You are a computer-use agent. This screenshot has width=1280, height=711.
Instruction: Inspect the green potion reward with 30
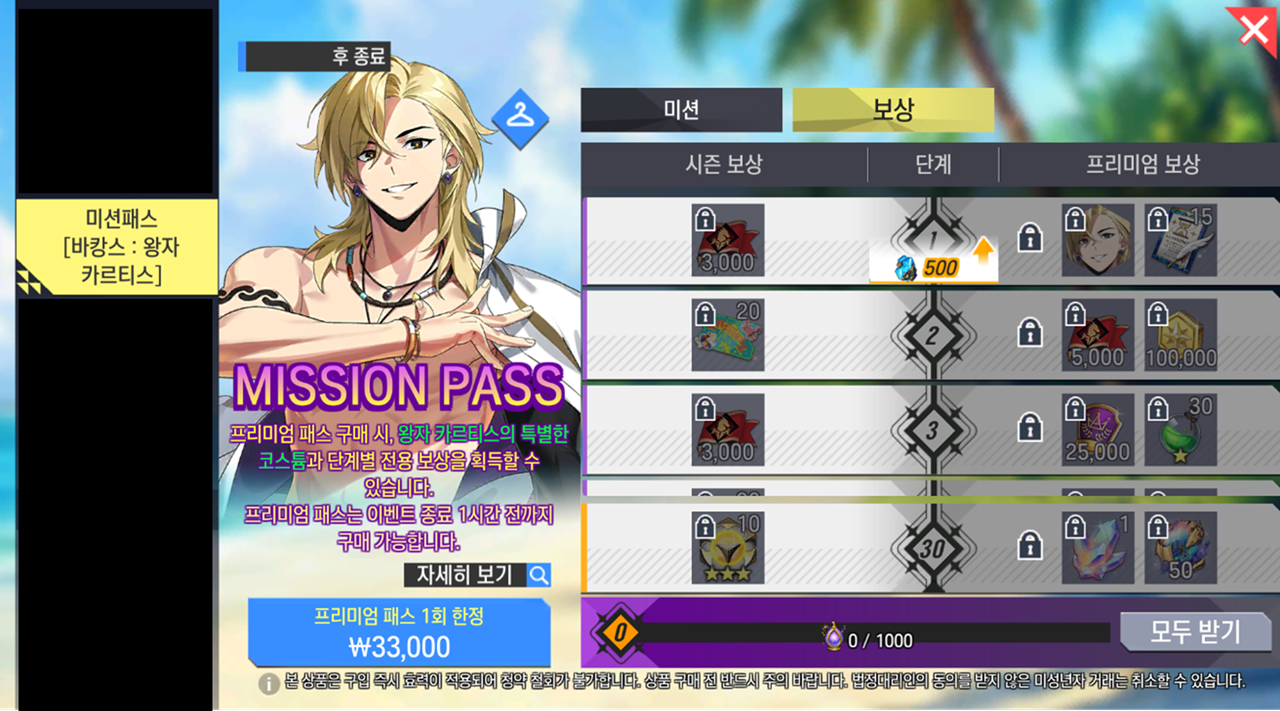[x=1181, y=430]
